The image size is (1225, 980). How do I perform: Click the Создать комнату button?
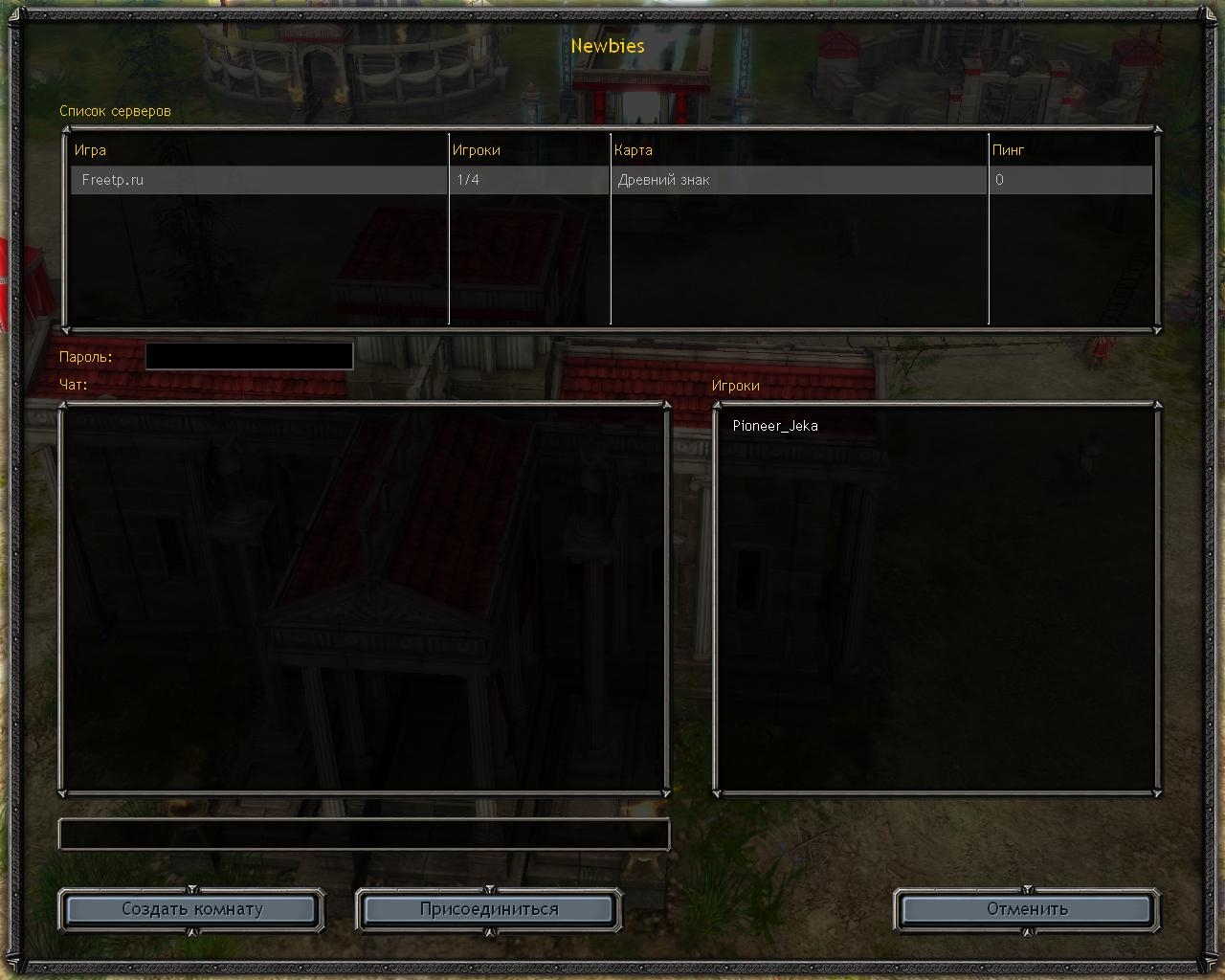[191, 909]
